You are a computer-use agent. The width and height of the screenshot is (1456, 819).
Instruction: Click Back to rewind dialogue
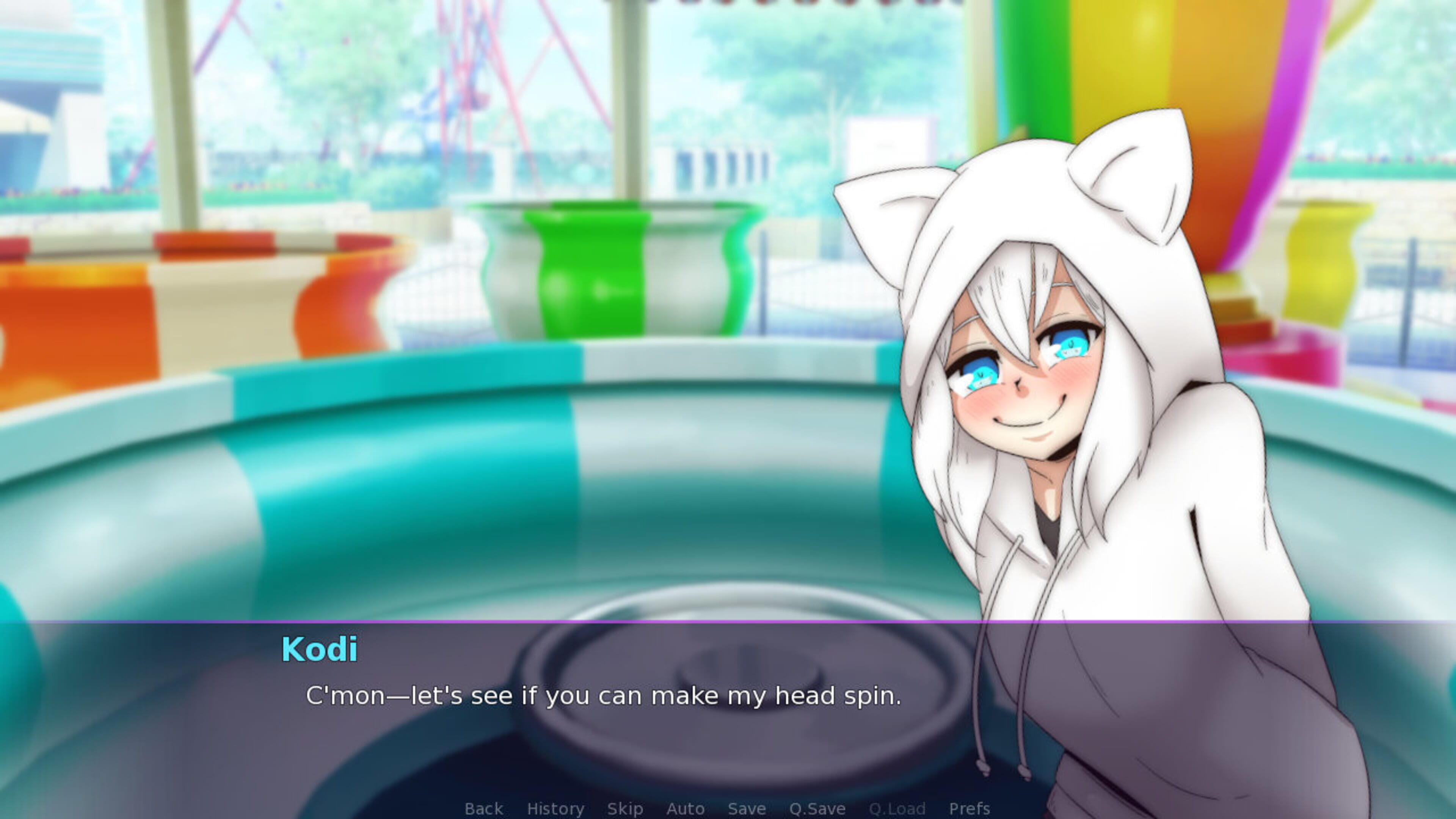pyautogui.click(x=483, y=808)
